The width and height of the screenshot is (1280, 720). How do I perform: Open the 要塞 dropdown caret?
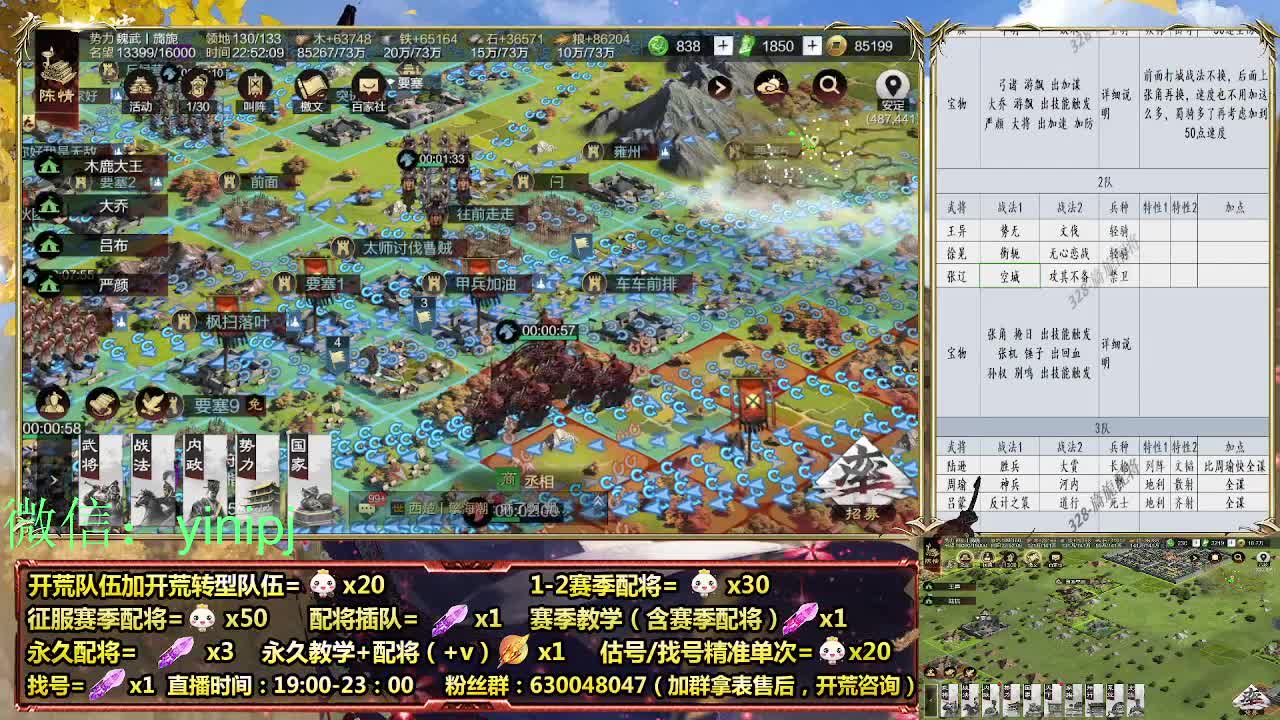pos(392,82)
